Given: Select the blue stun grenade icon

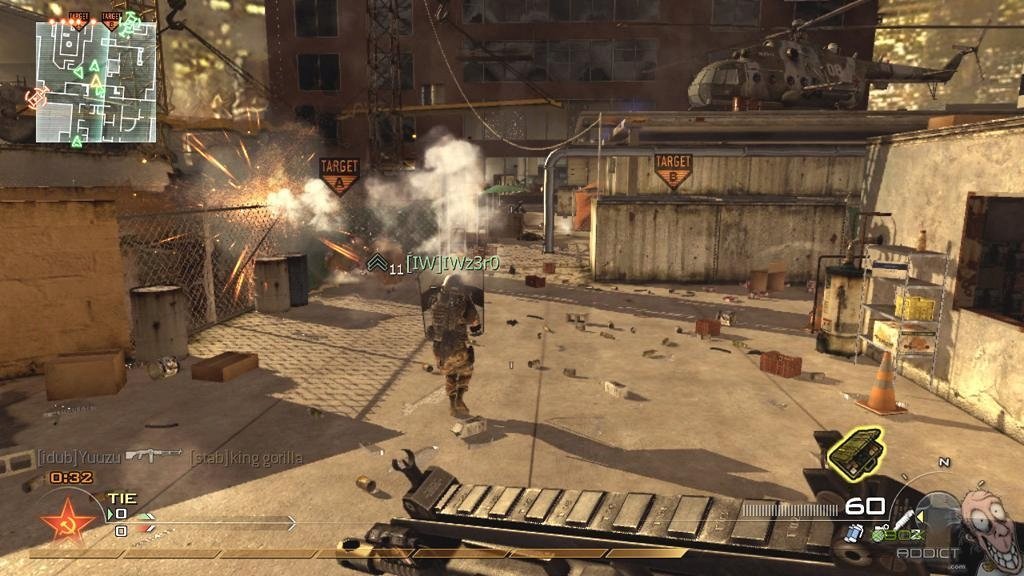Looking at the screenshot, I should pyautogui.click(x=854, y=533).
